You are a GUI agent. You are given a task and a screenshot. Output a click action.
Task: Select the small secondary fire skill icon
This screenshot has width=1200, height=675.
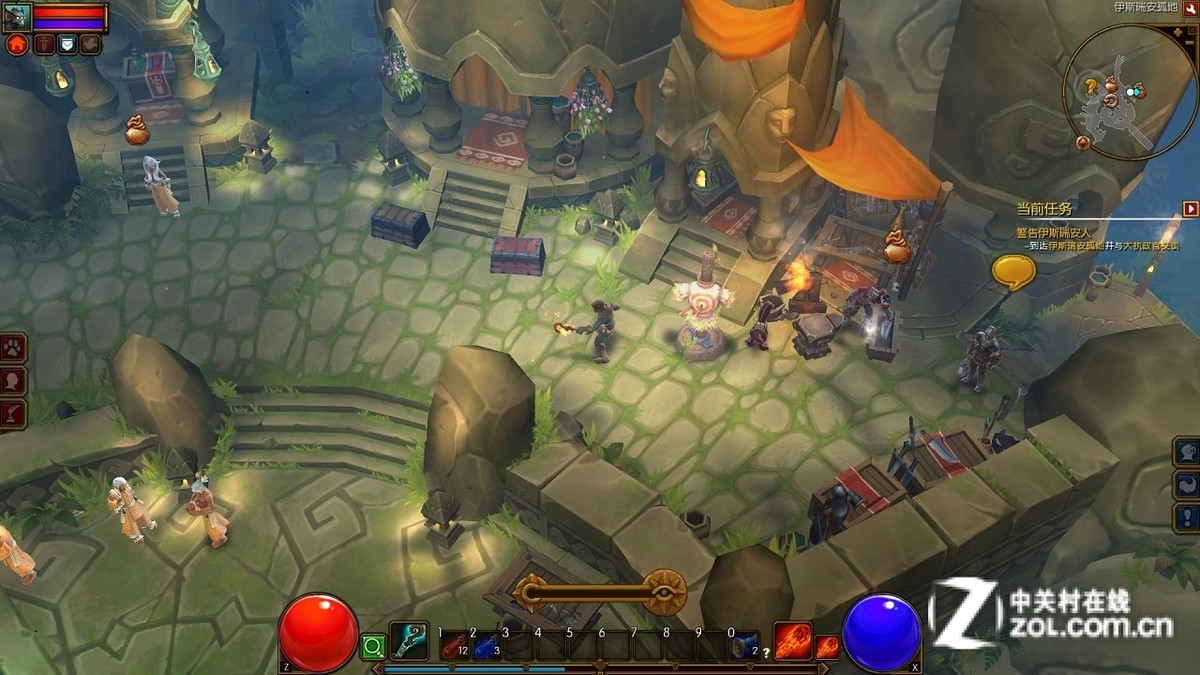[827, 647]
